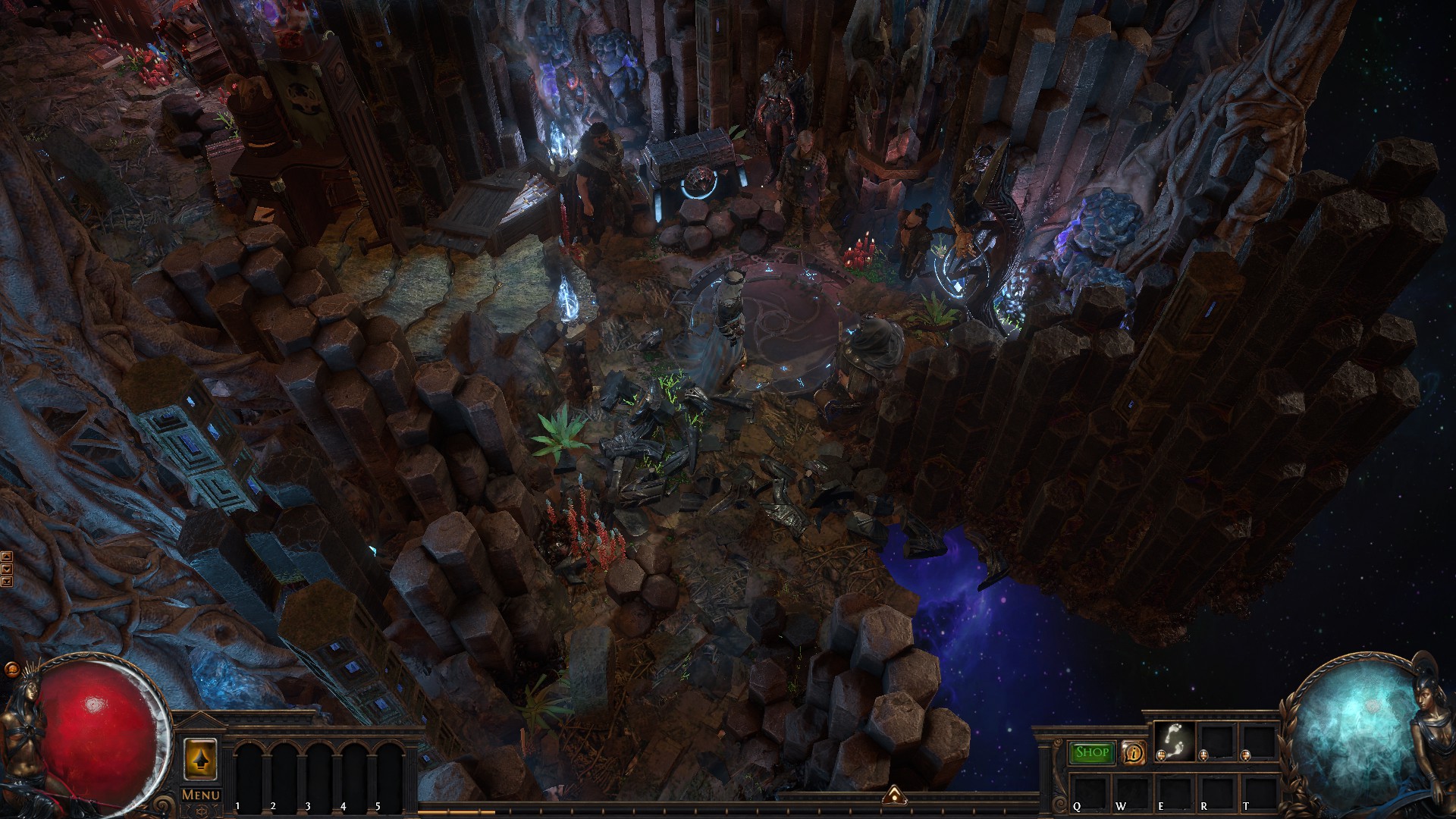The image size is (1456, 819).
Task: Click the orange info speech-bubble icon
Action: [x=1134, y=752]
